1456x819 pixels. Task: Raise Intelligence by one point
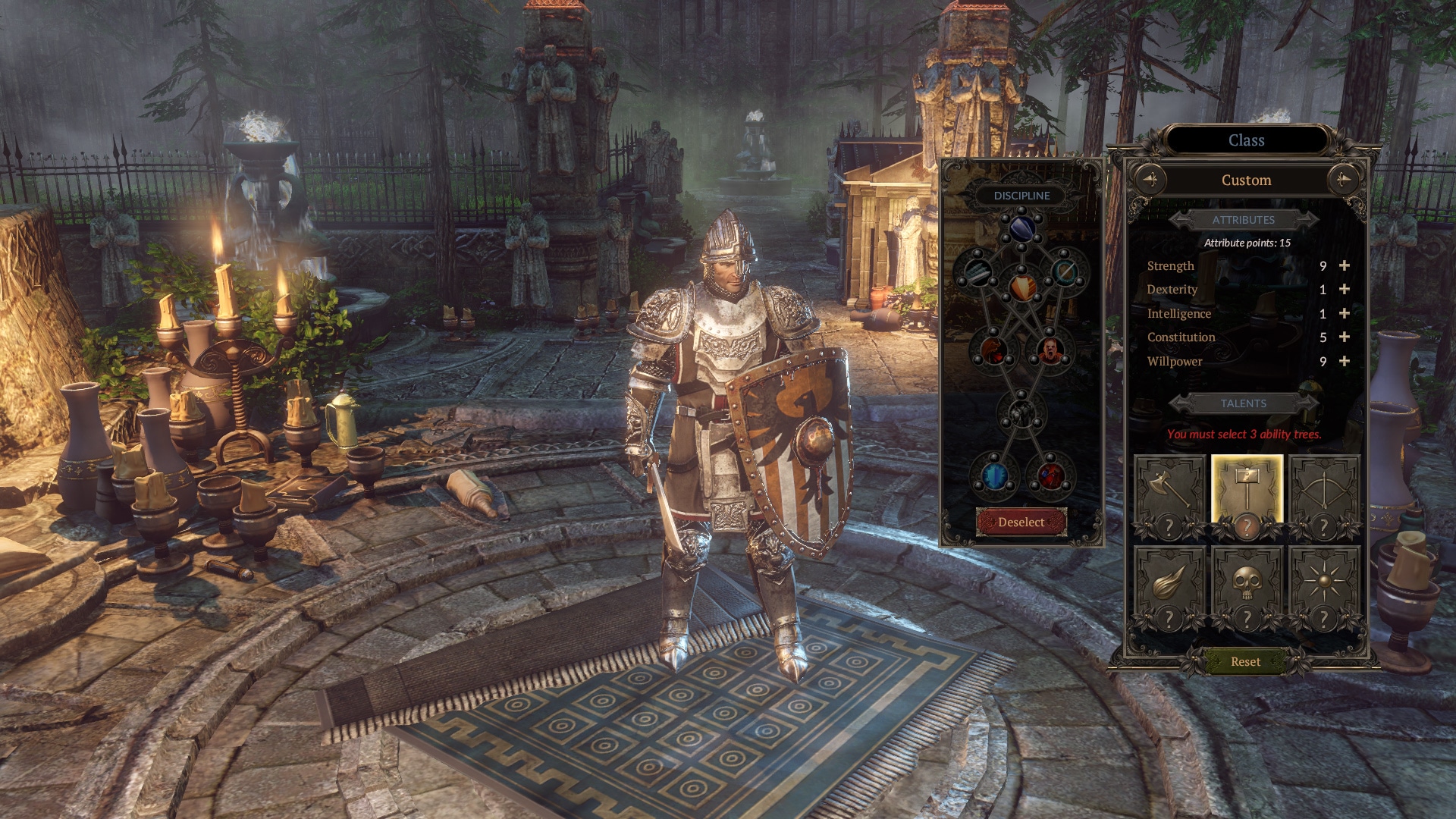click(1344, 313)
